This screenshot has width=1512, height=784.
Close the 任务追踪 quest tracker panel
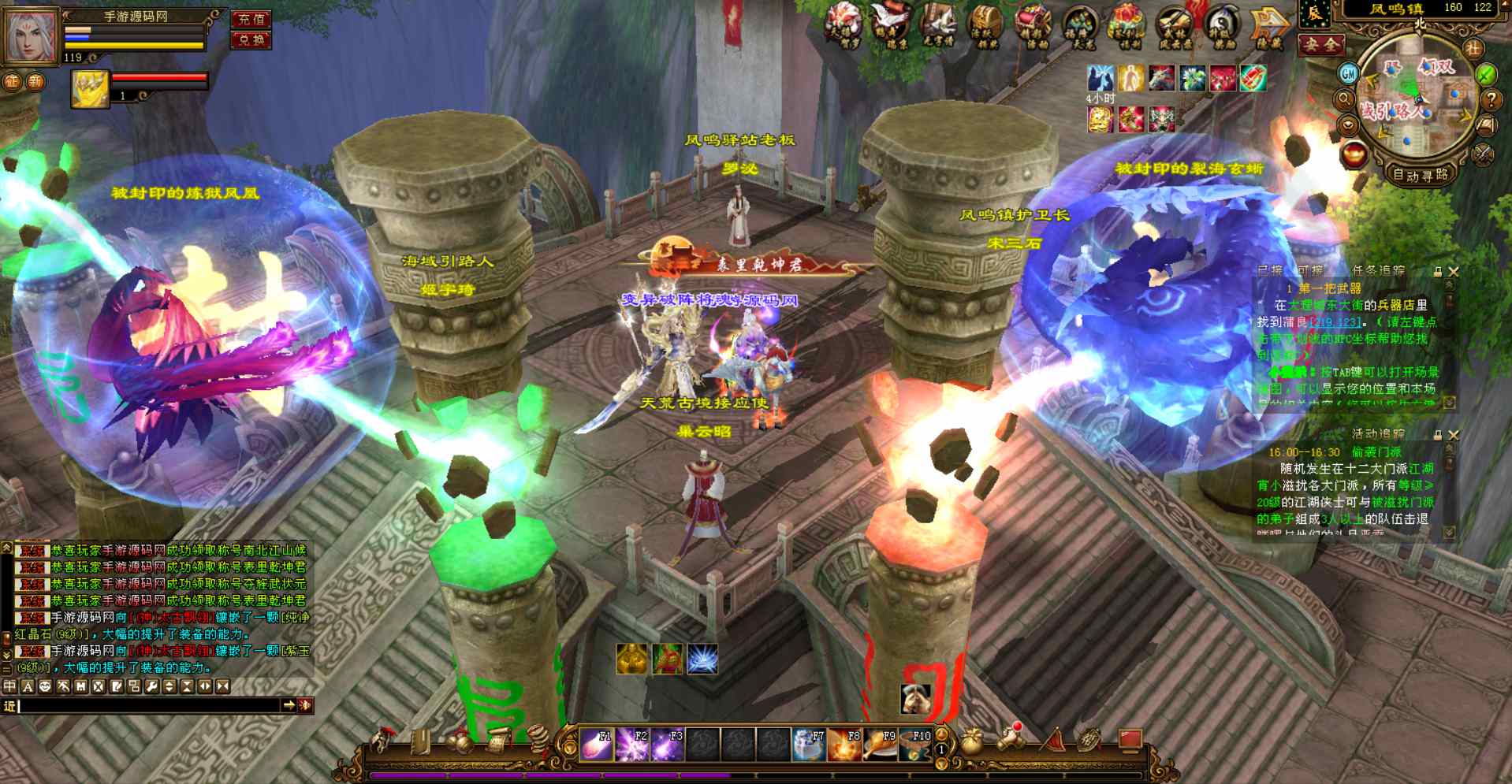coord(1454,271)
